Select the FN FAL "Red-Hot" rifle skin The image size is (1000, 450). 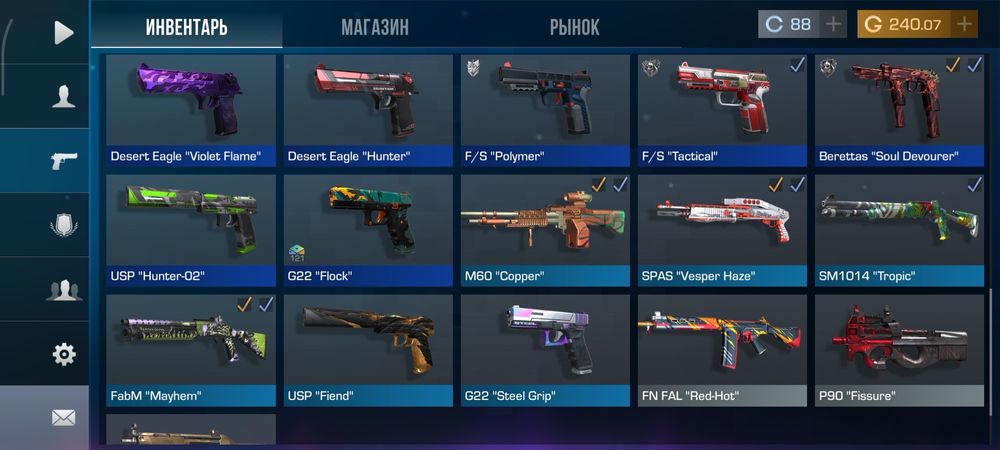[x=722, y=350]
